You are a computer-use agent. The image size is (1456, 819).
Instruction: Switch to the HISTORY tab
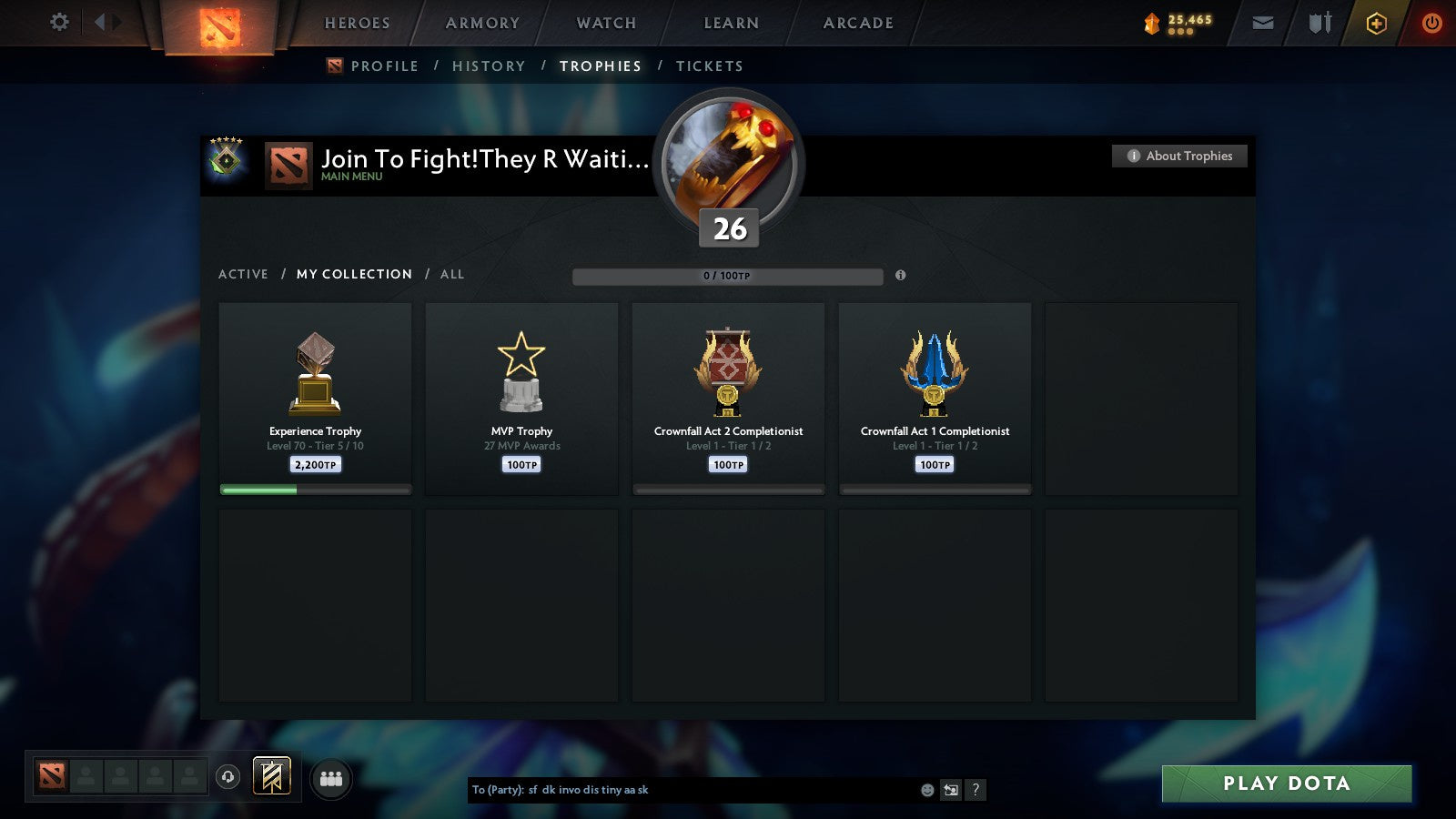pyautogui.click(x=489, y=66)
